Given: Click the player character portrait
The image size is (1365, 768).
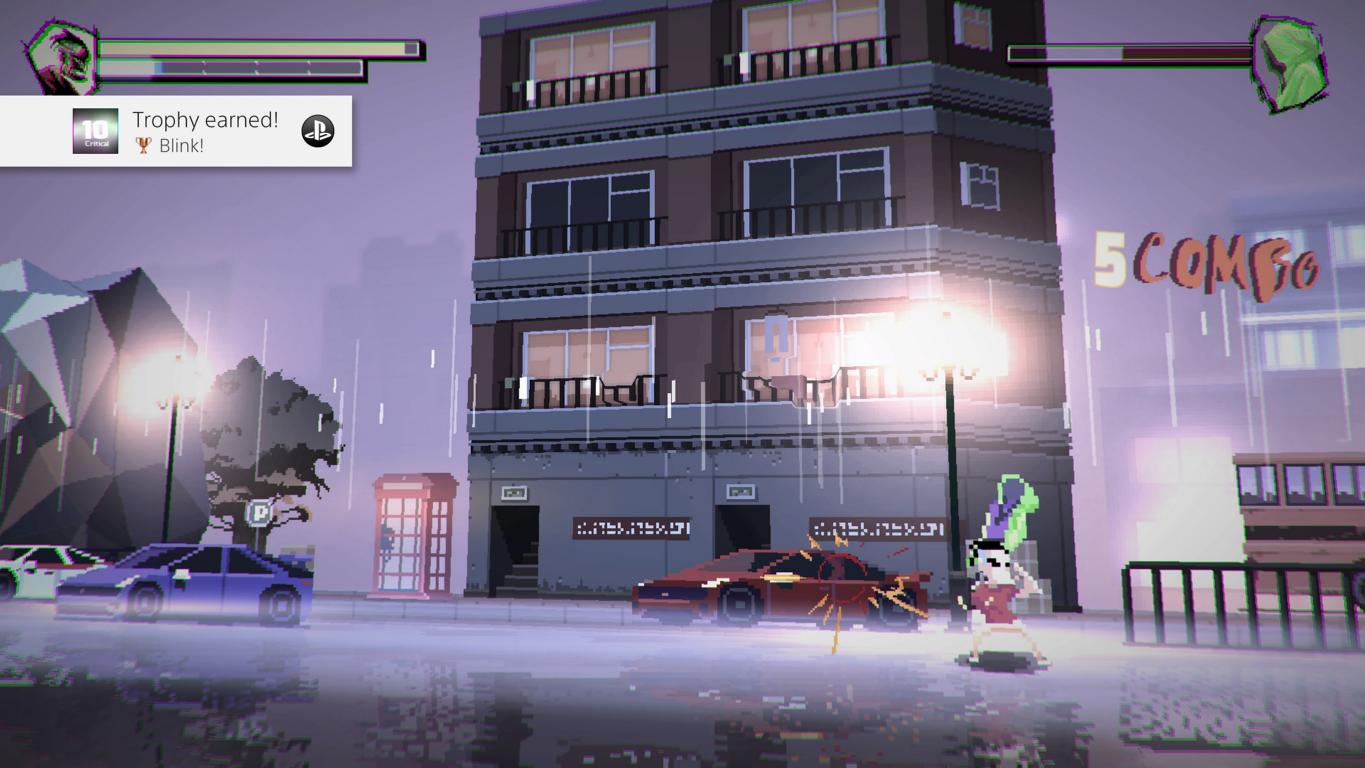Looking at the screenshot, I should (x=62, y=58).
